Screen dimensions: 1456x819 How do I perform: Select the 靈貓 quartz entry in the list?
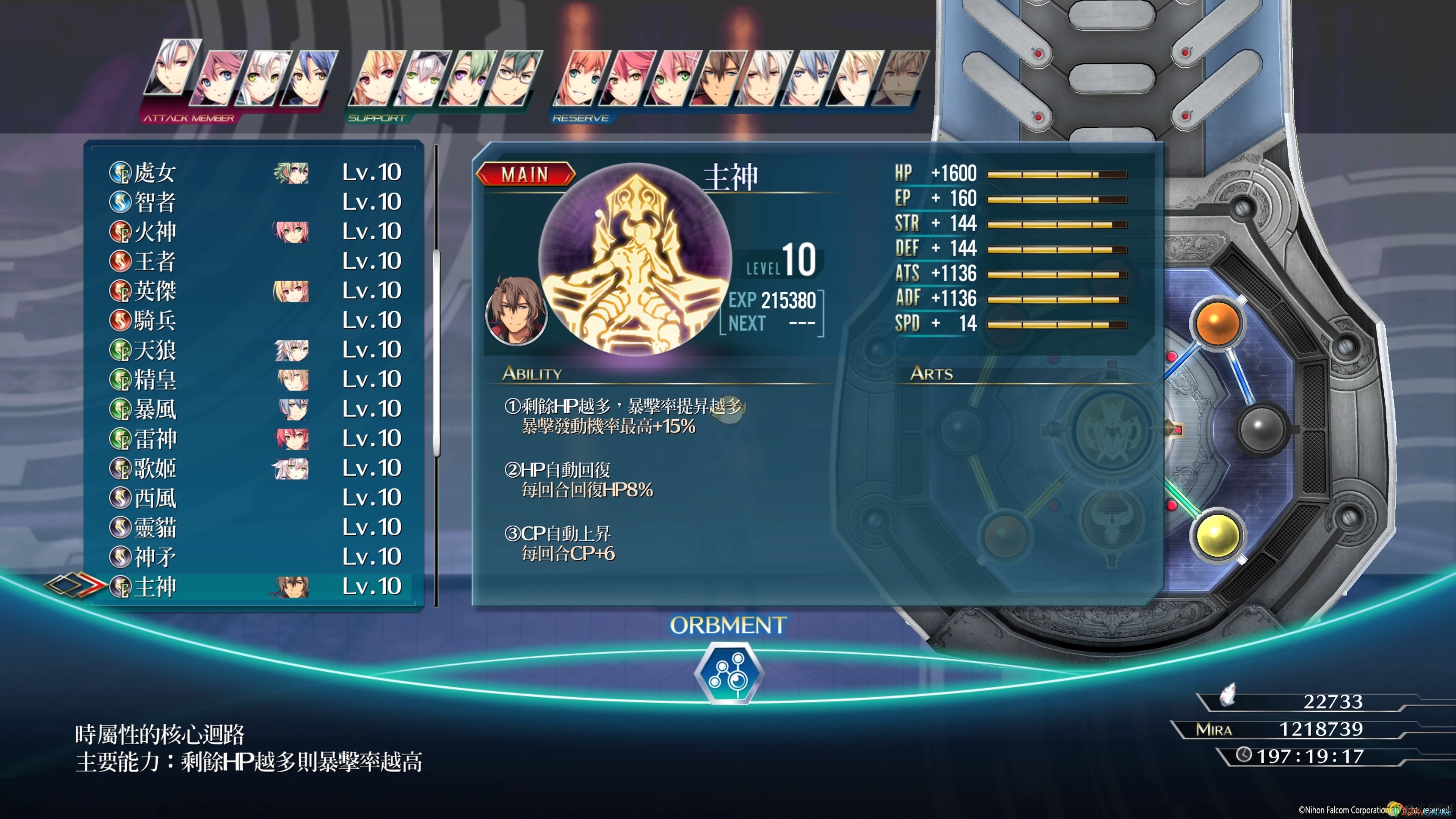point(156,527)
